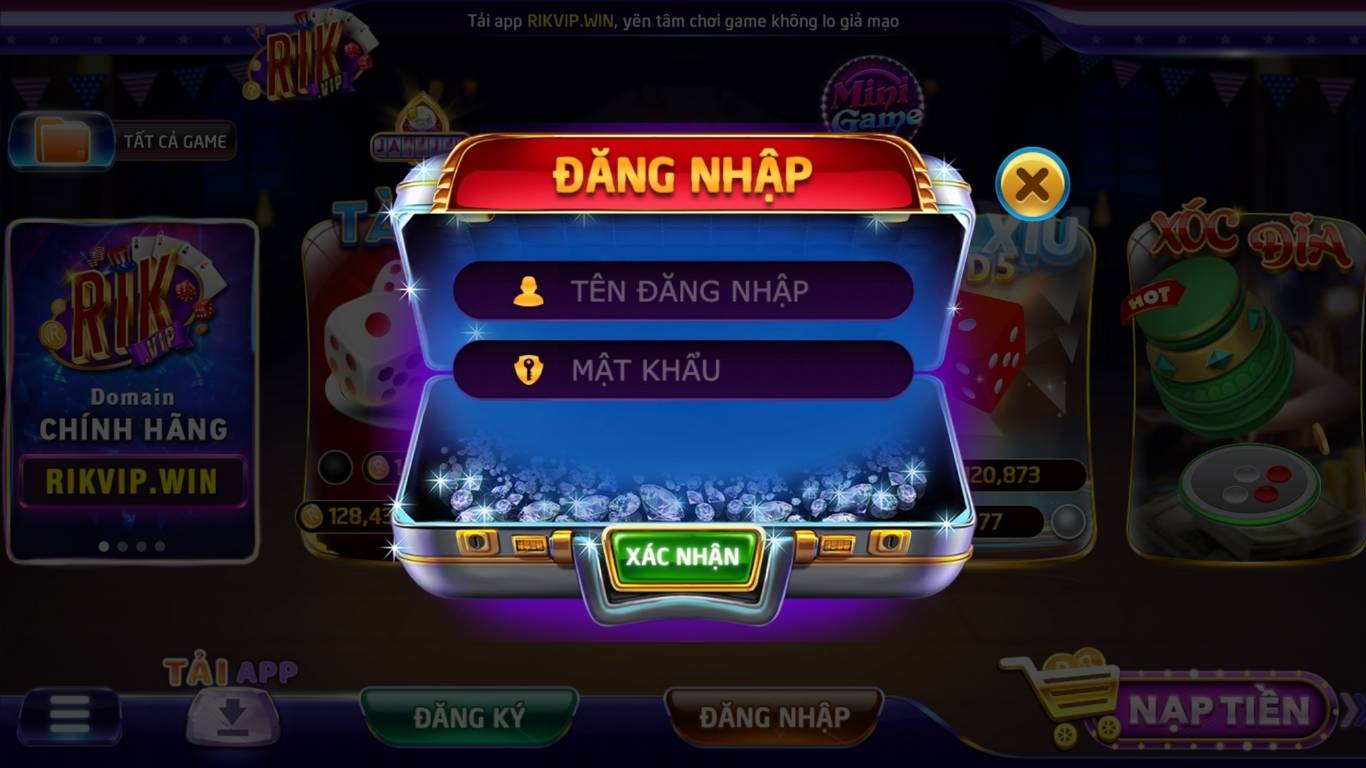
Task: Tap the Tải App download icon
Action: point(231,713)
